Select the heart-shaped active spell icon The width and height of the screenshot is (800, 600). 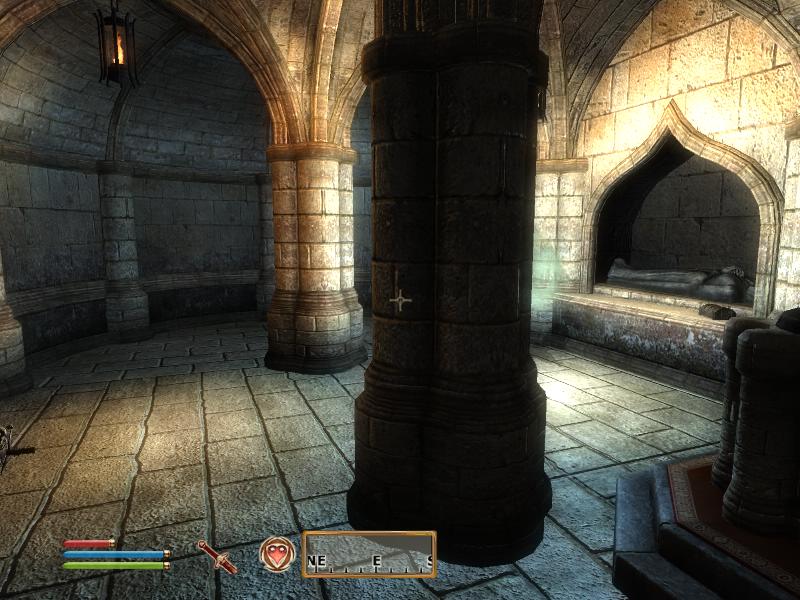coord(276,554)
